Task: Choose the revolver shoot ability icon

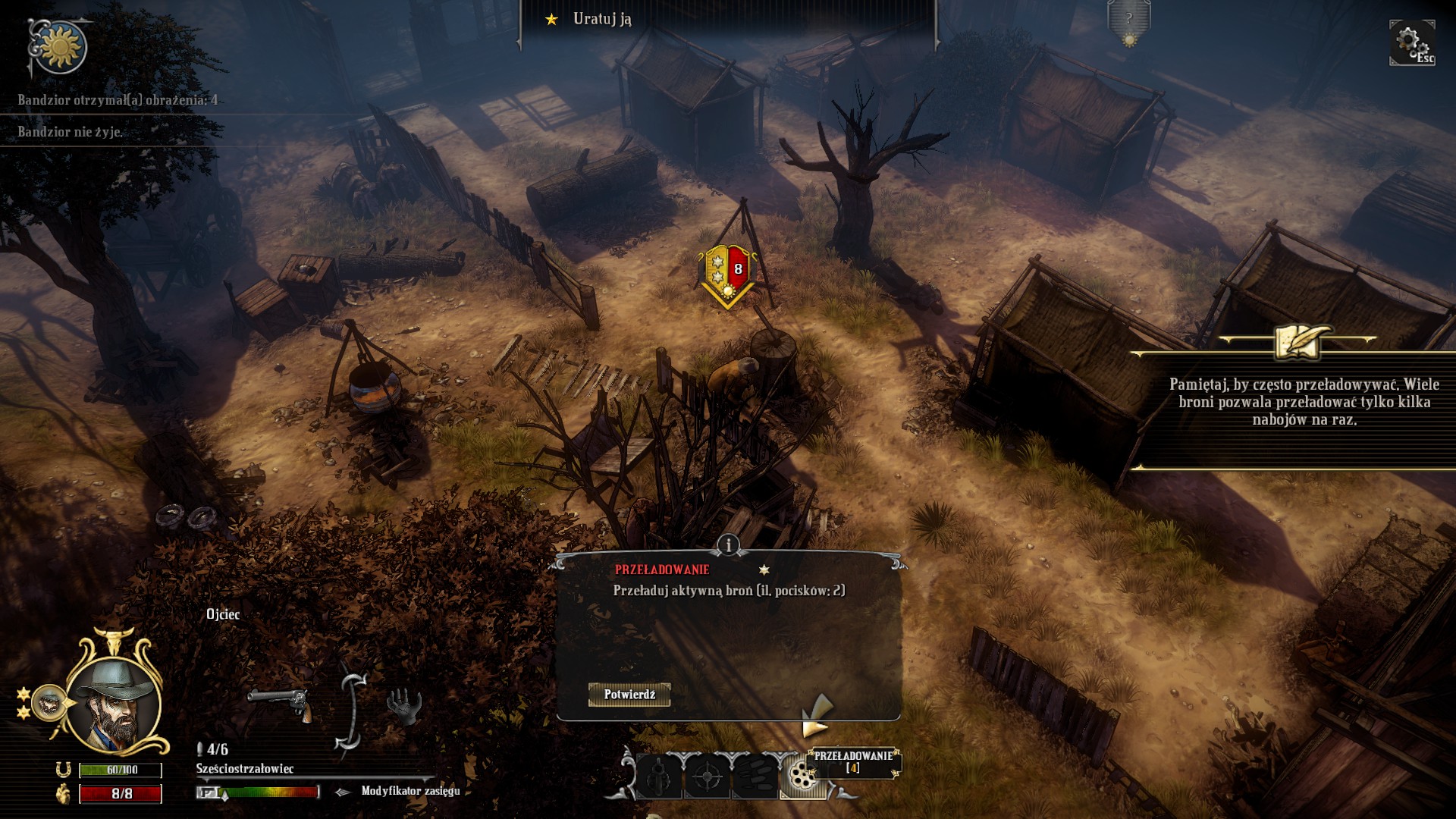Action: 657,777
